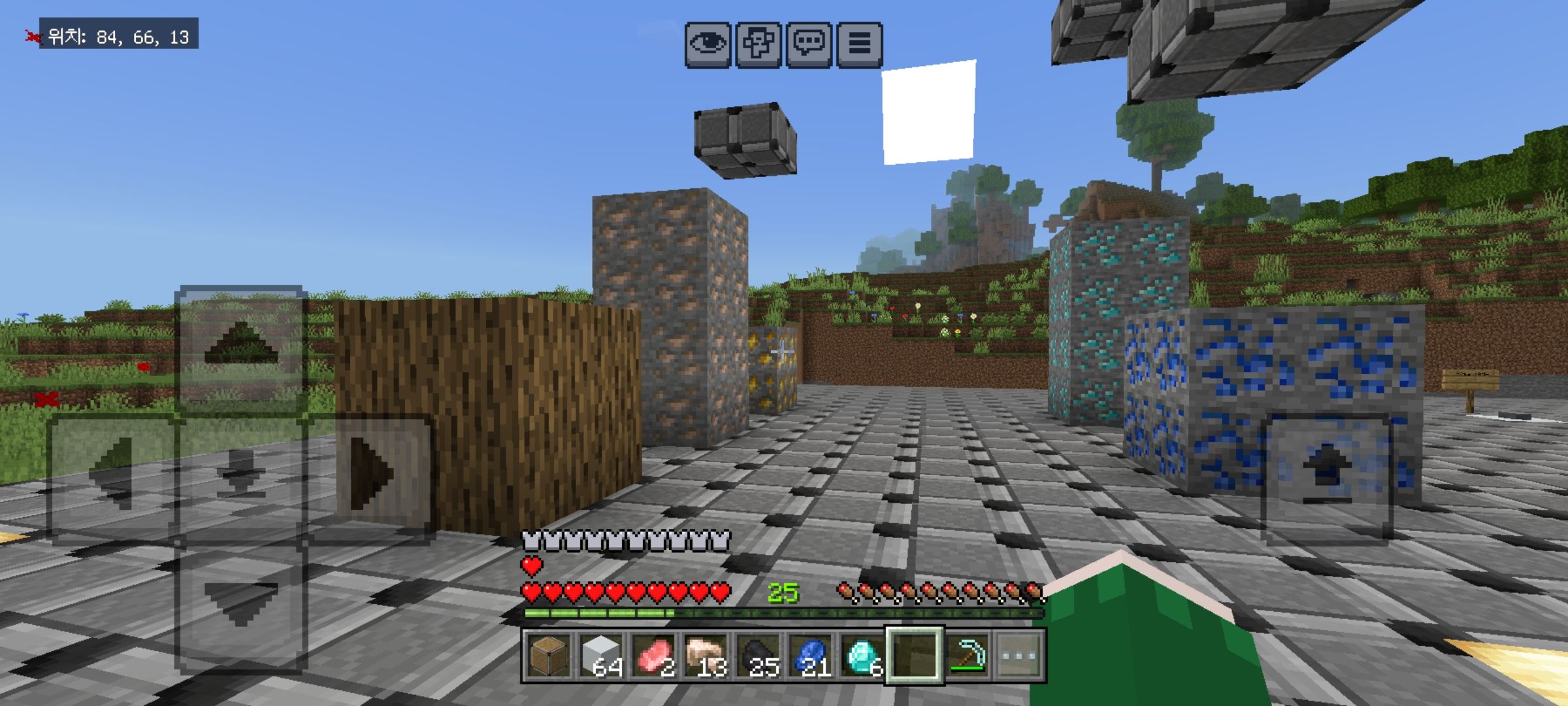
Task: Tap the move forward arrow
Action: tap(240, 350)
